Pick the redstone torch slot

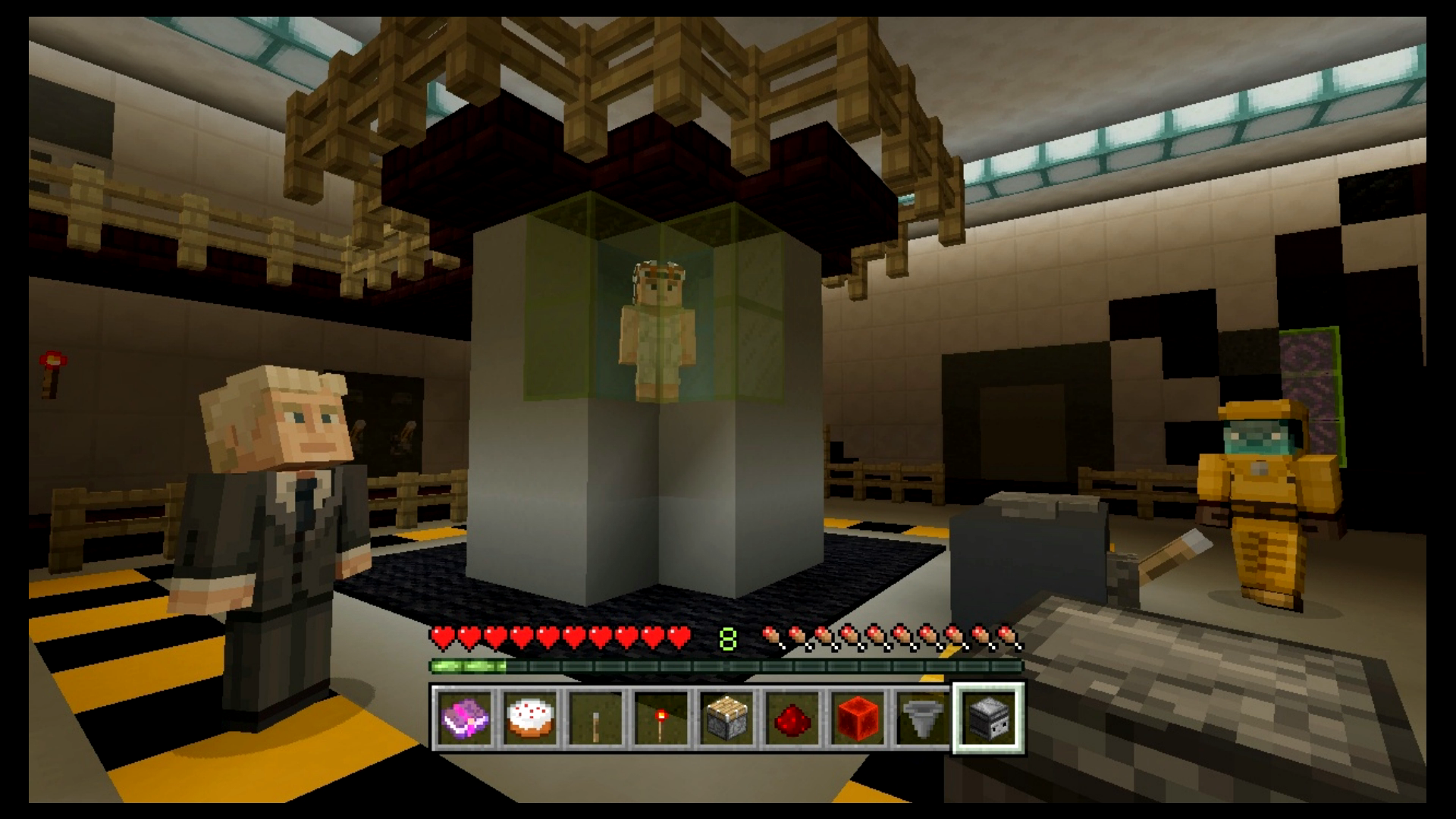[x=661, y=717]
